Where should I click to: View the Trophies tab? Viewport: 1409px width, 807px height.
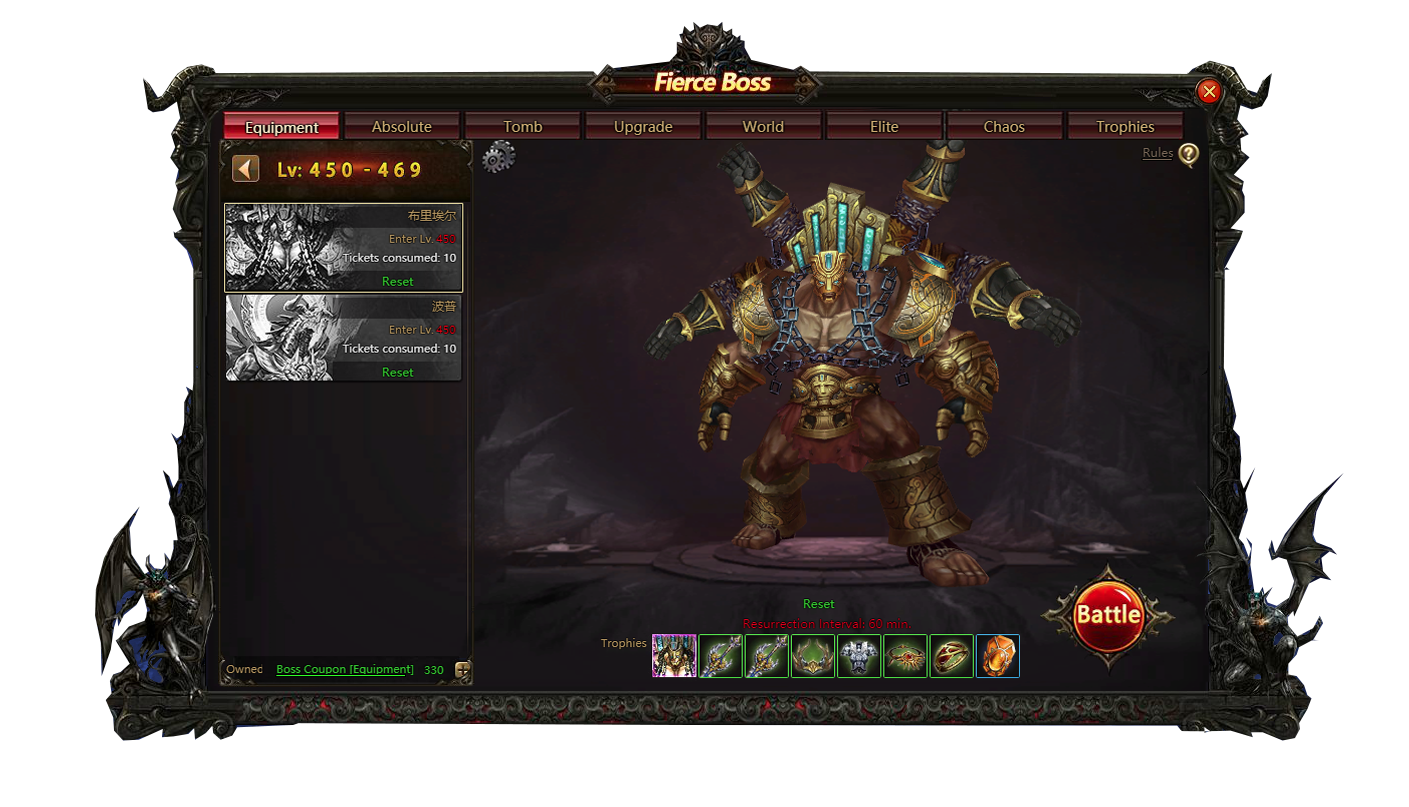point(1125,127)
